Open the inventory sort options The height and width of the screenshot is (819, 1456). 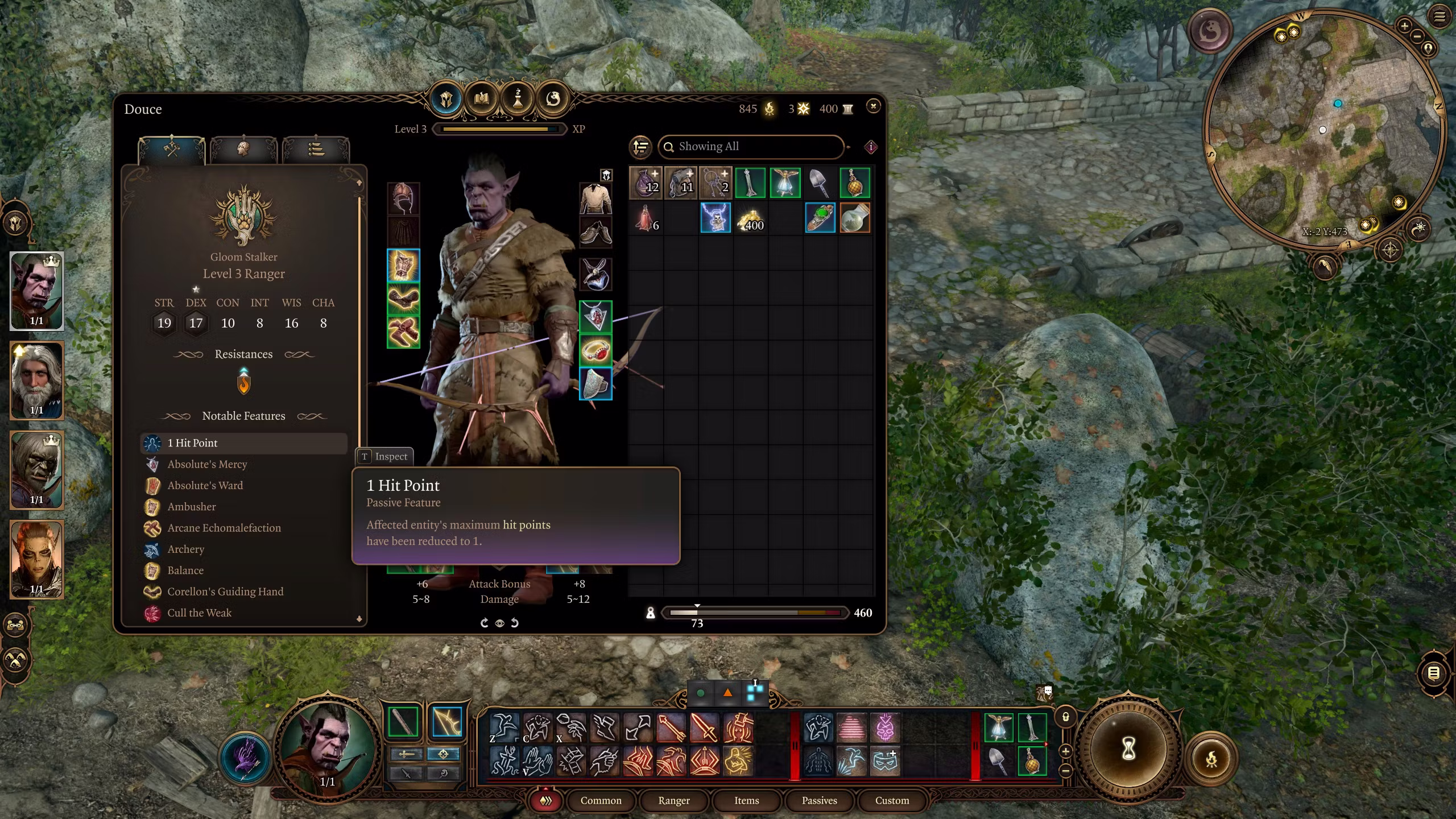641,147
